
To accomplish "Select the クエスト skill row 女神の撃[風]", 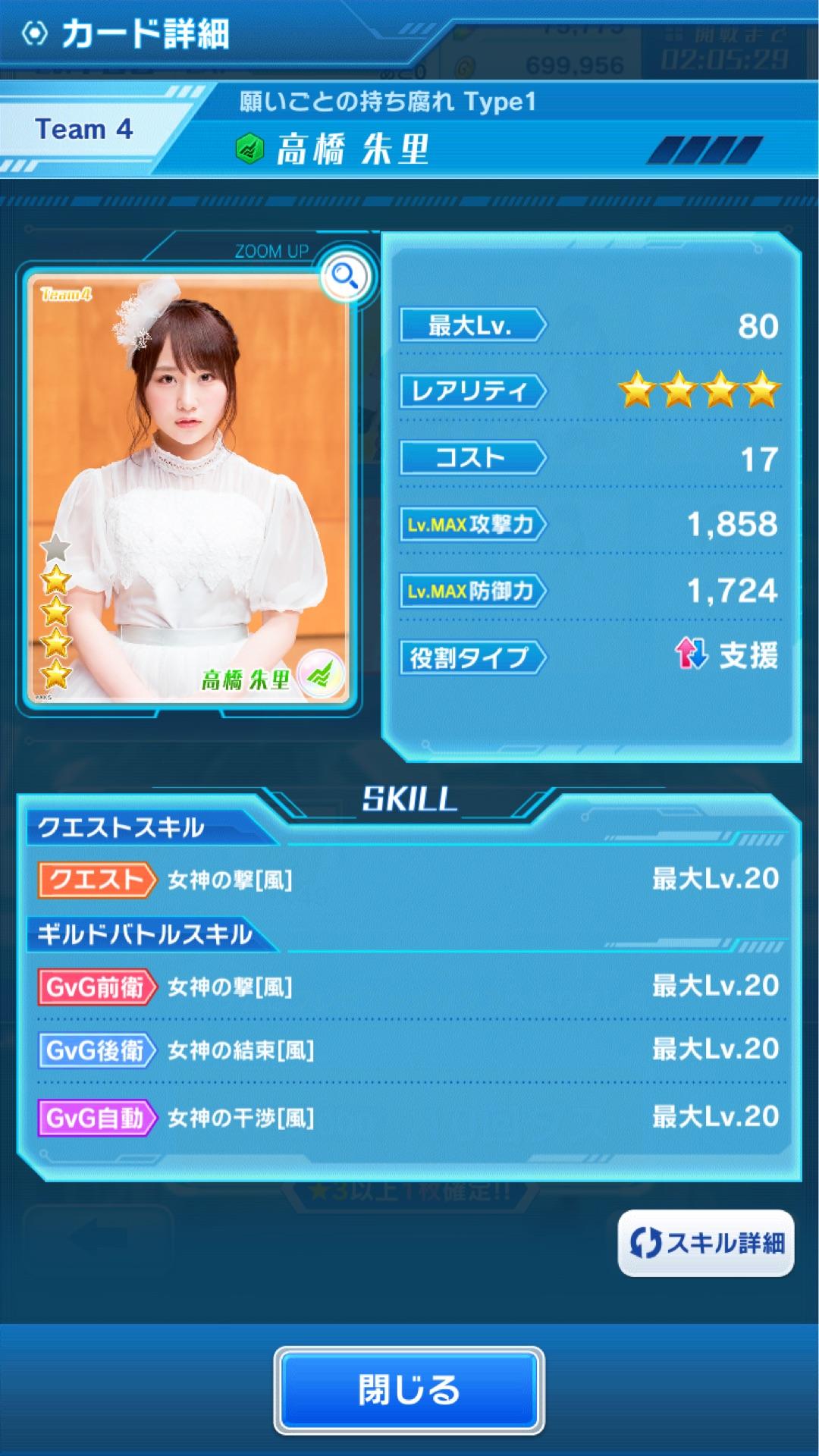I will pyautogui.click(x=408, y=880).
